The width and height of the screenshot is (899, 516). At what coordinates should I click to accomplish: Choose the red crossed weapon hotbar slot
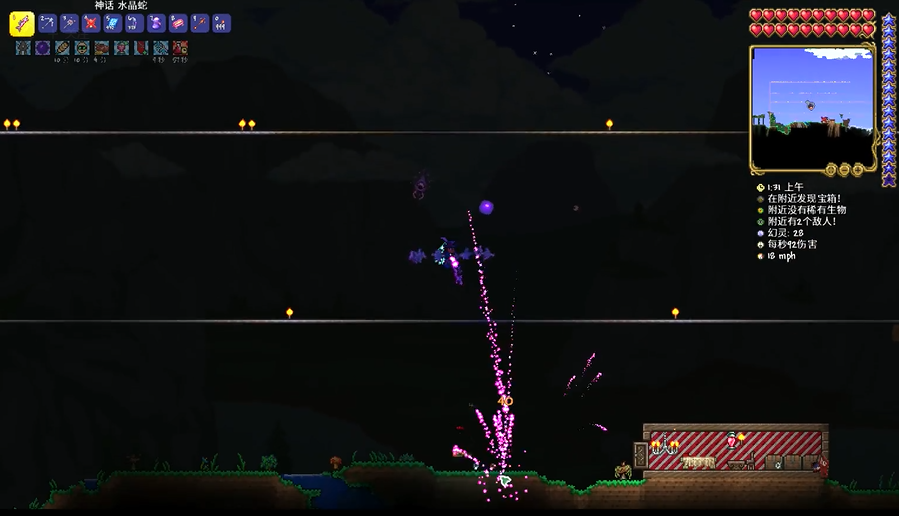[x=91, y=24]
